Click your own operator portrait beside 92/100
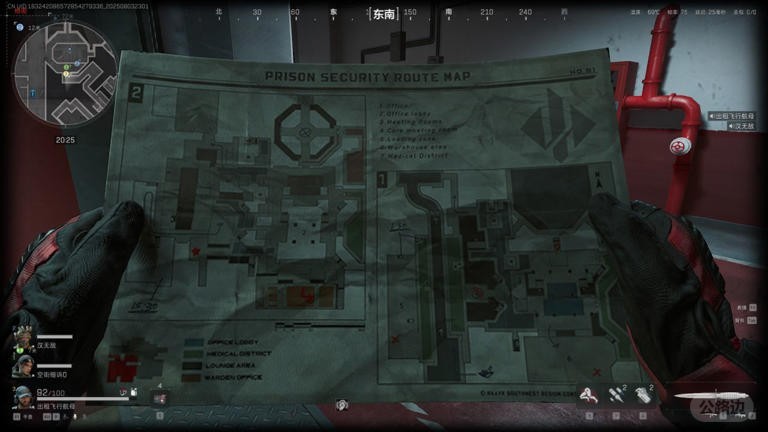 tap(21, 398)
